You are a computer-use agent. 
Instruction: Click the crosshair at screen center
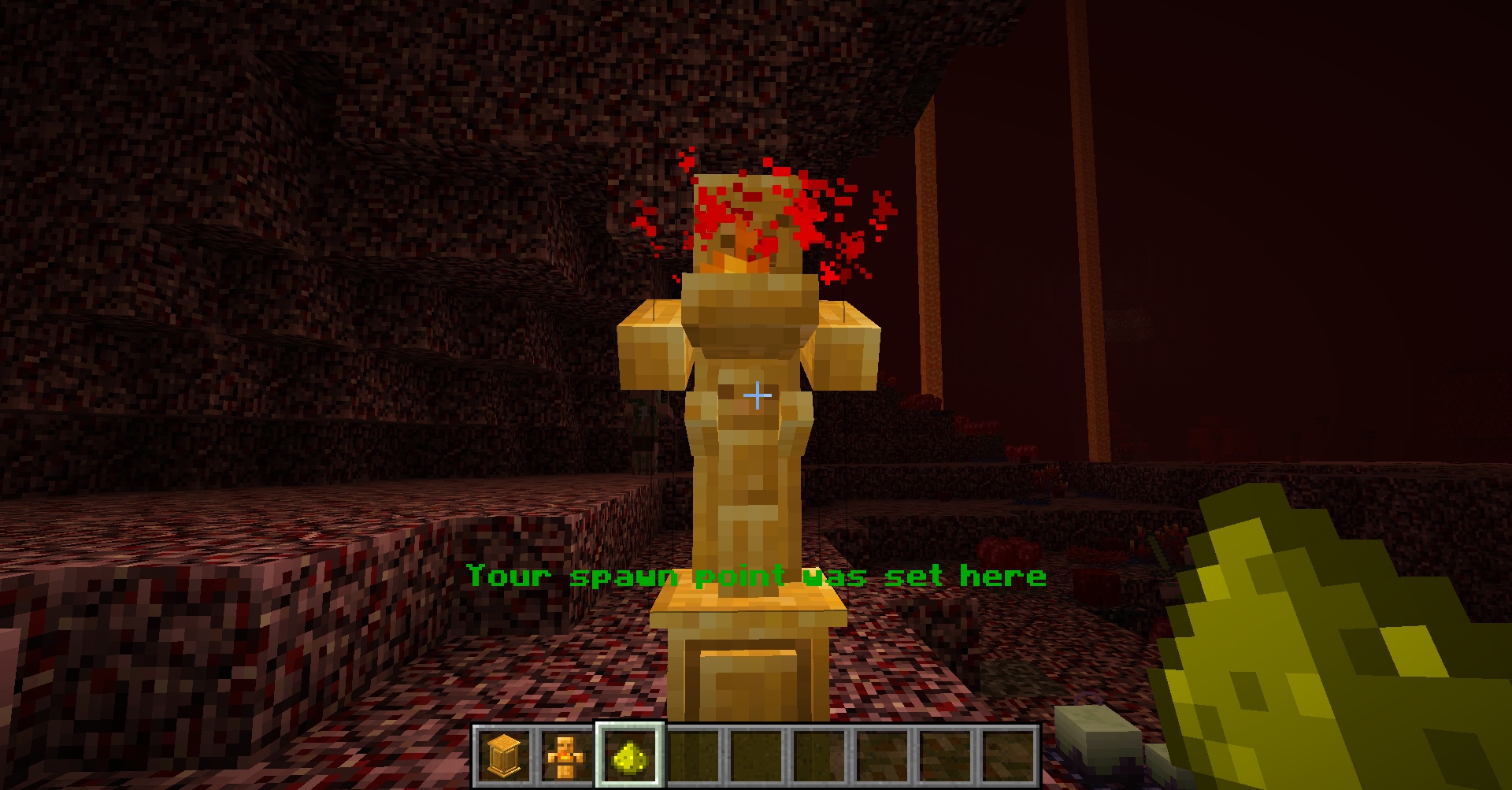click(756, 395)
